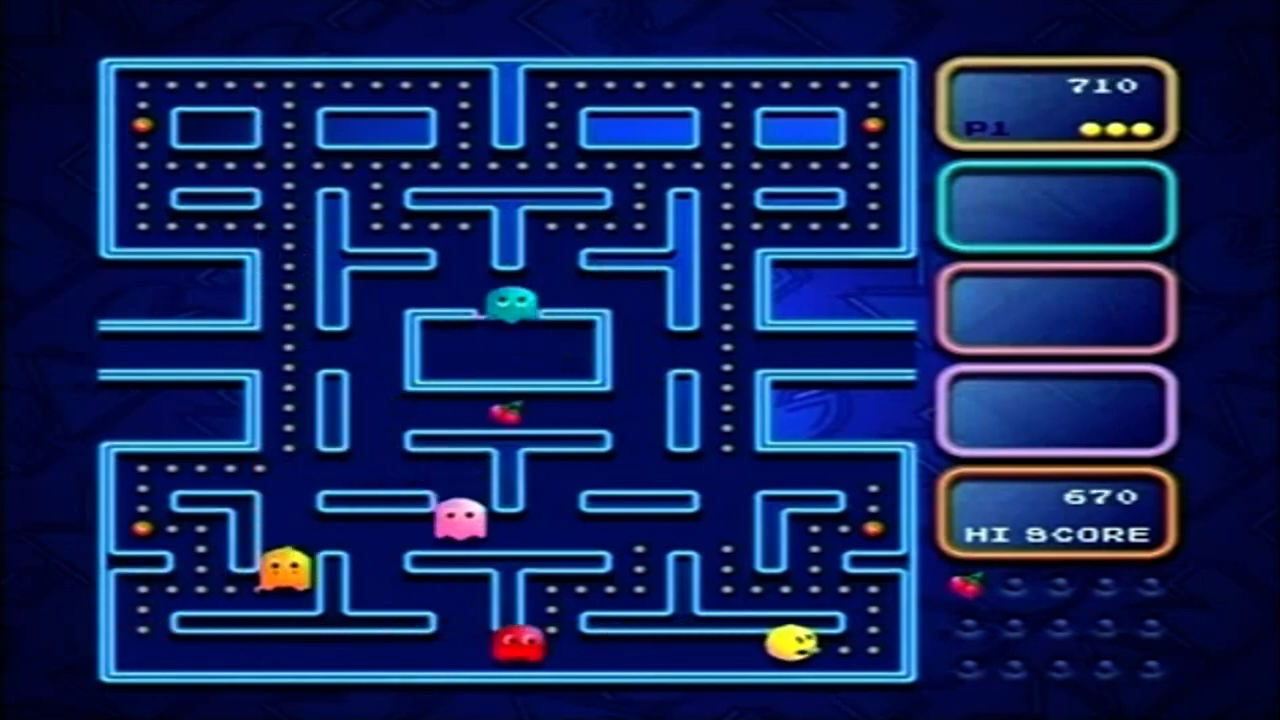Image resolution: width=1280 pixels, height=720 pixels.
Task: Select the P1 score panel showing 710
Action: 1056,103
